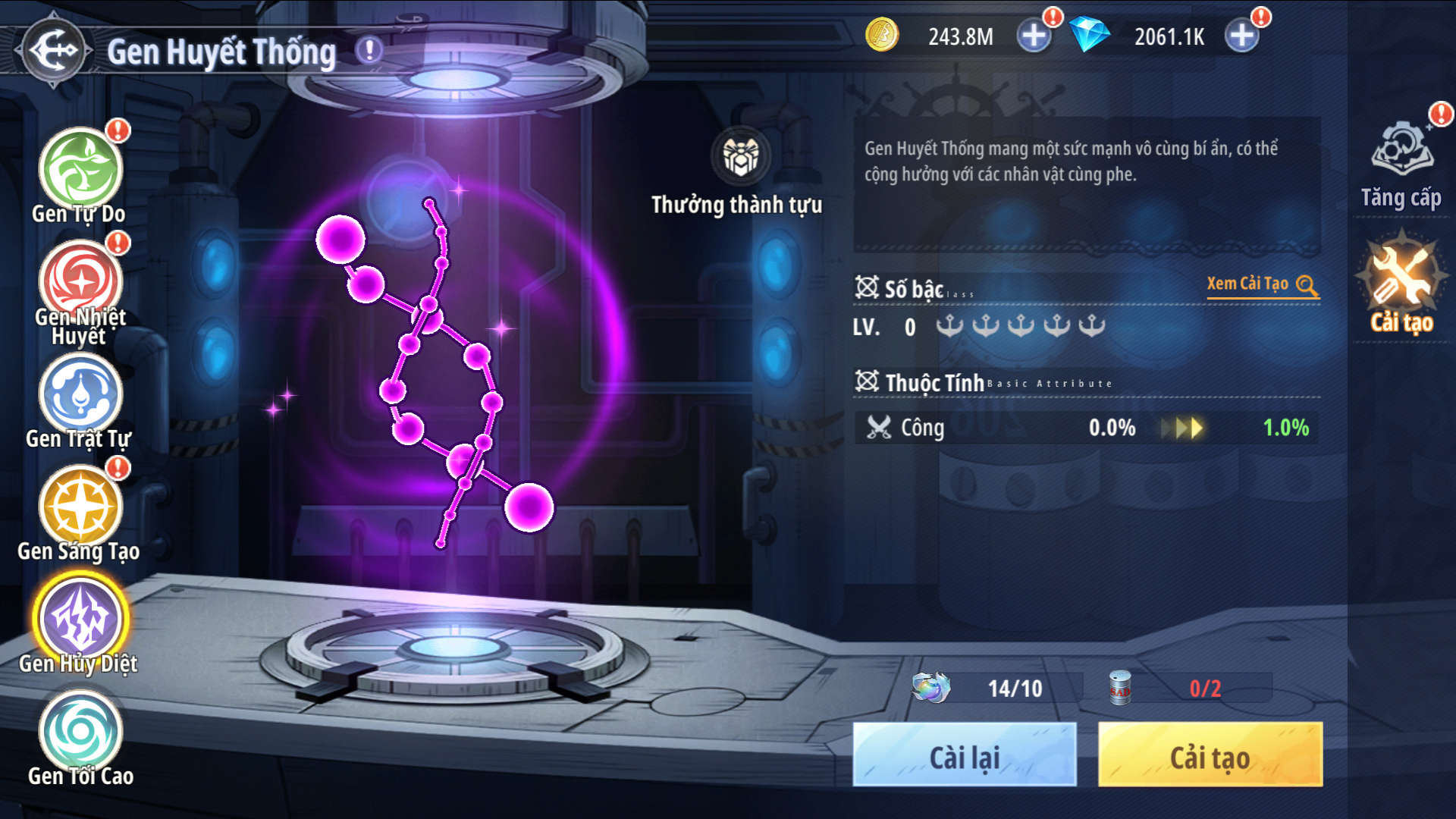Viewport: 1456px width, 819px height.
Task: Confirm with the yellow Cải tạo button
Action: (1210, 755)
